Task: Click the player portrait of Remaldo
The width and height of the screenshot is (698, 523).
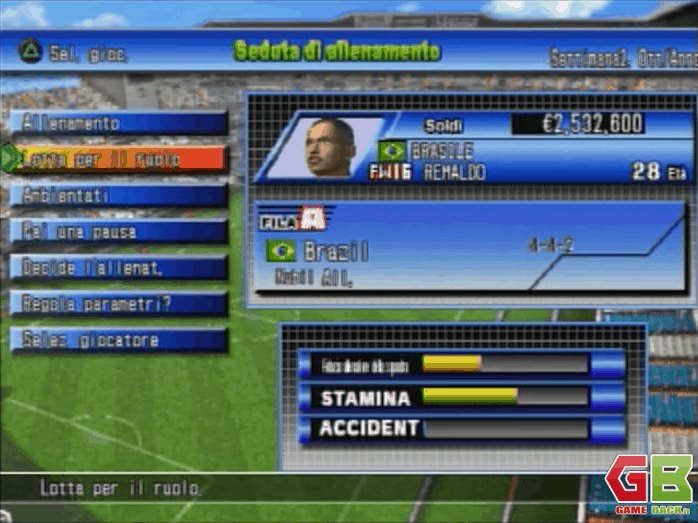Action: point(330,148)
